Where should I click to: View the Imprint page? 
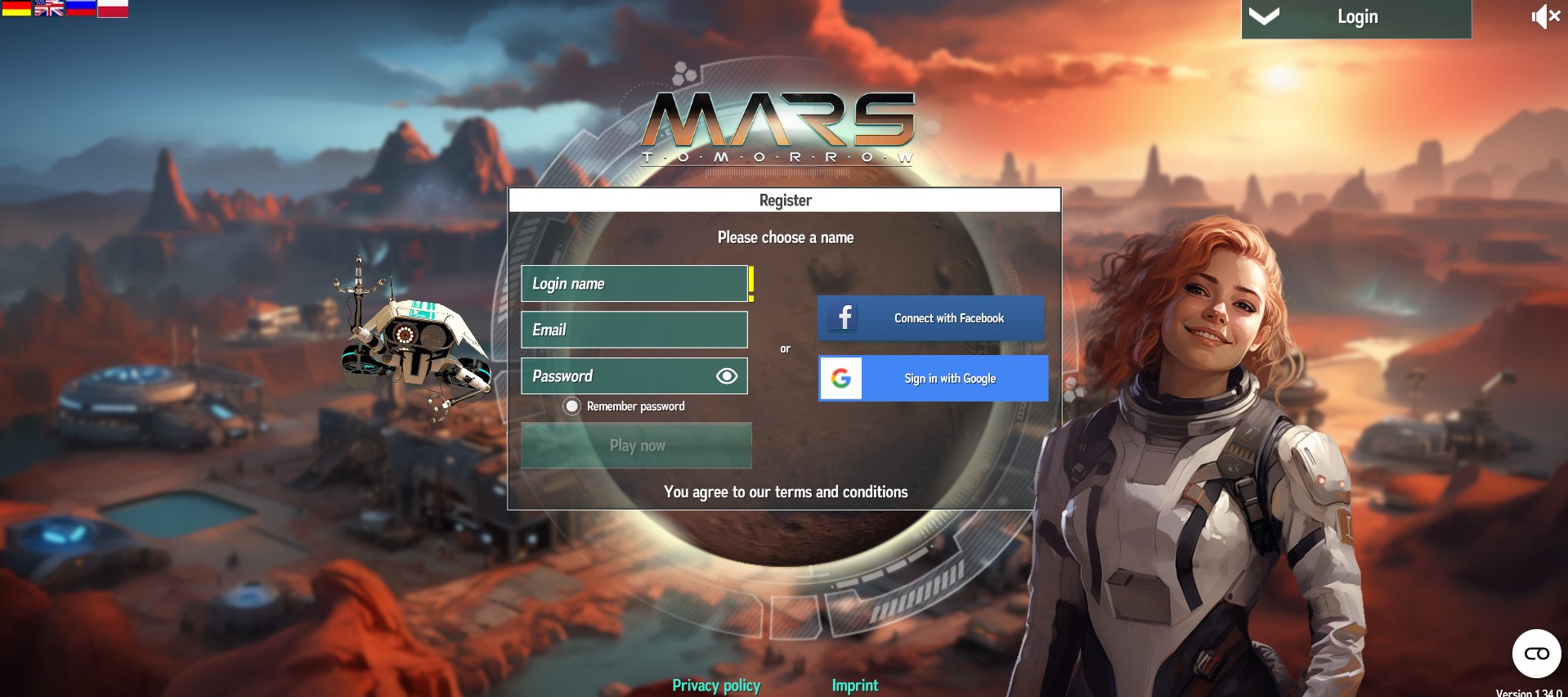click(854, 686)
